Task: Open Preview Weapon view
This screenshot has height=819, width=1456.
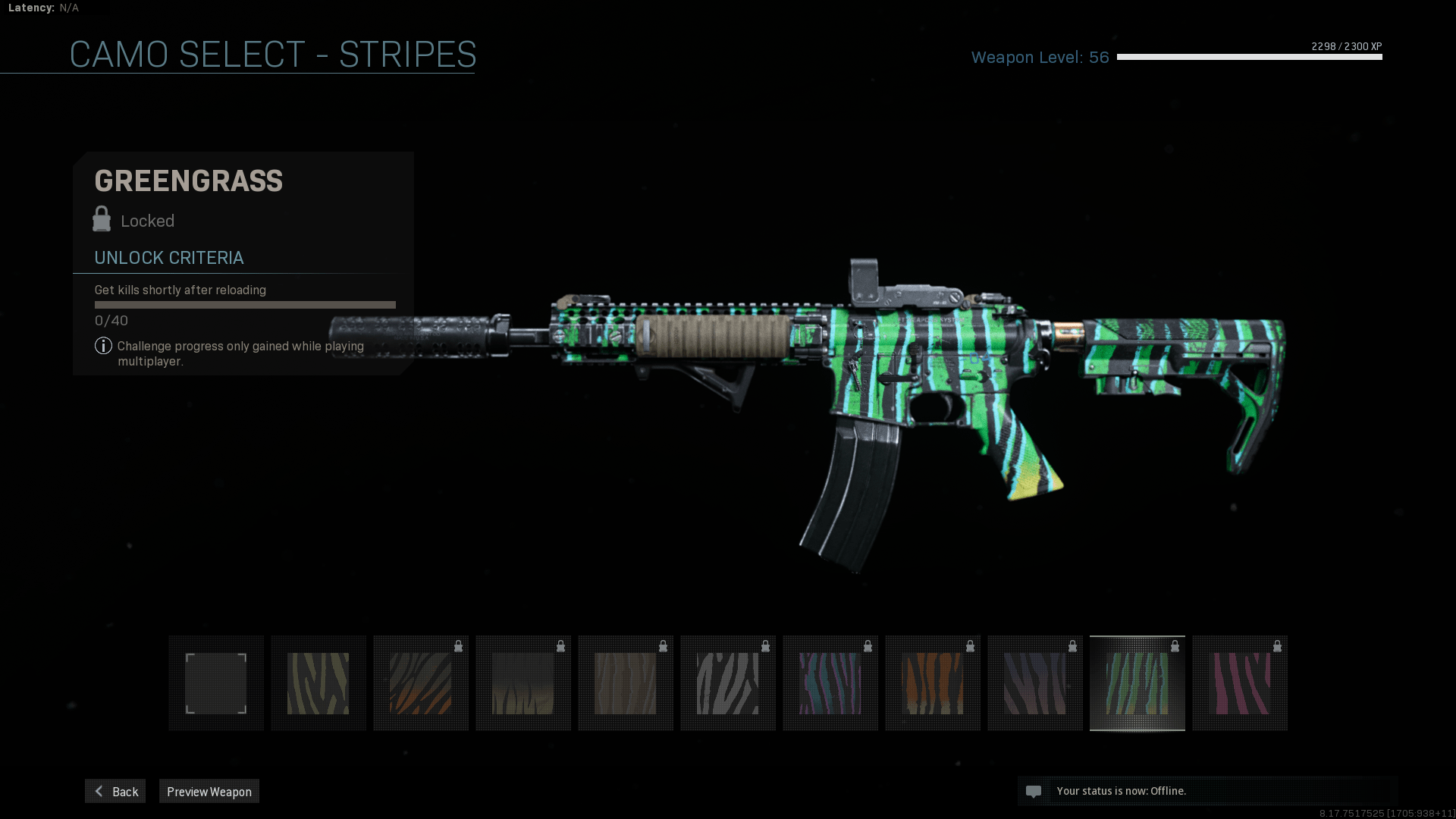Action: click(209, 791)
